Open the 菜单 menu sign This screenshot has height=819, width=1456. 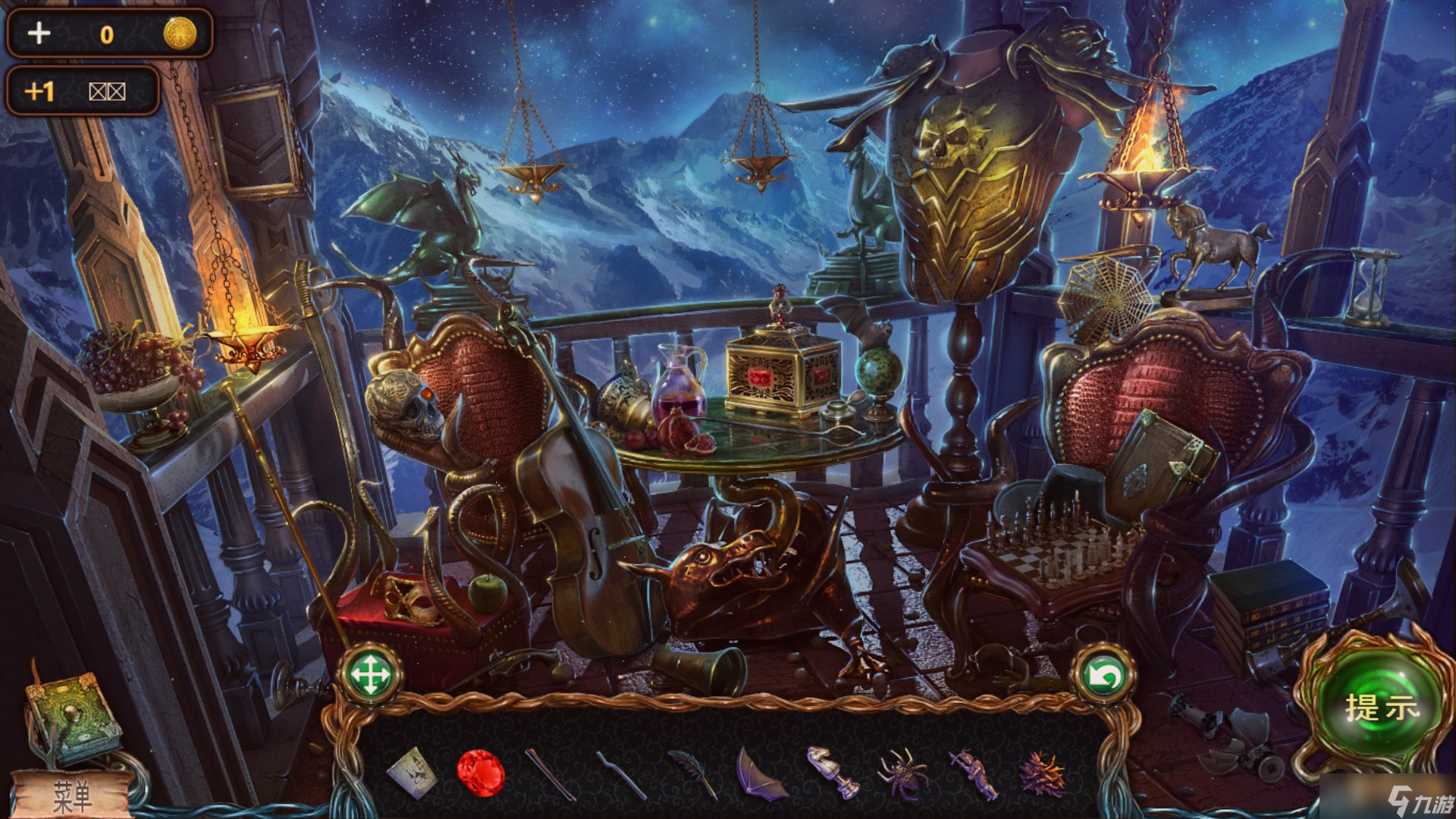[x=72, y=796]
